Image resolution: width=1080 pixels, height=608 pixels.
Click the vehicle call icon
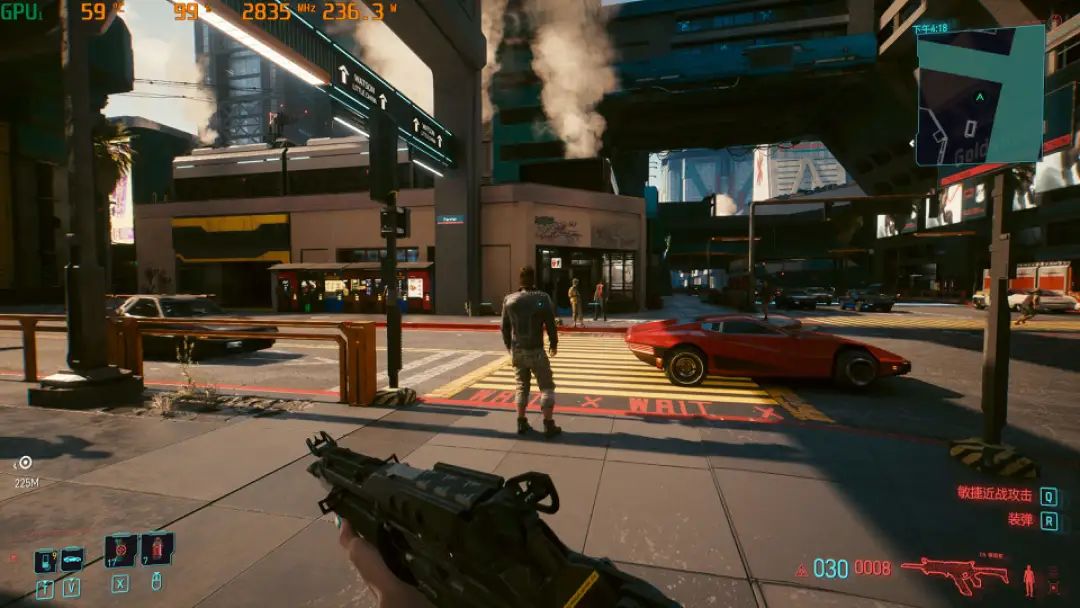pyautogui.click(x=72, y=559)
